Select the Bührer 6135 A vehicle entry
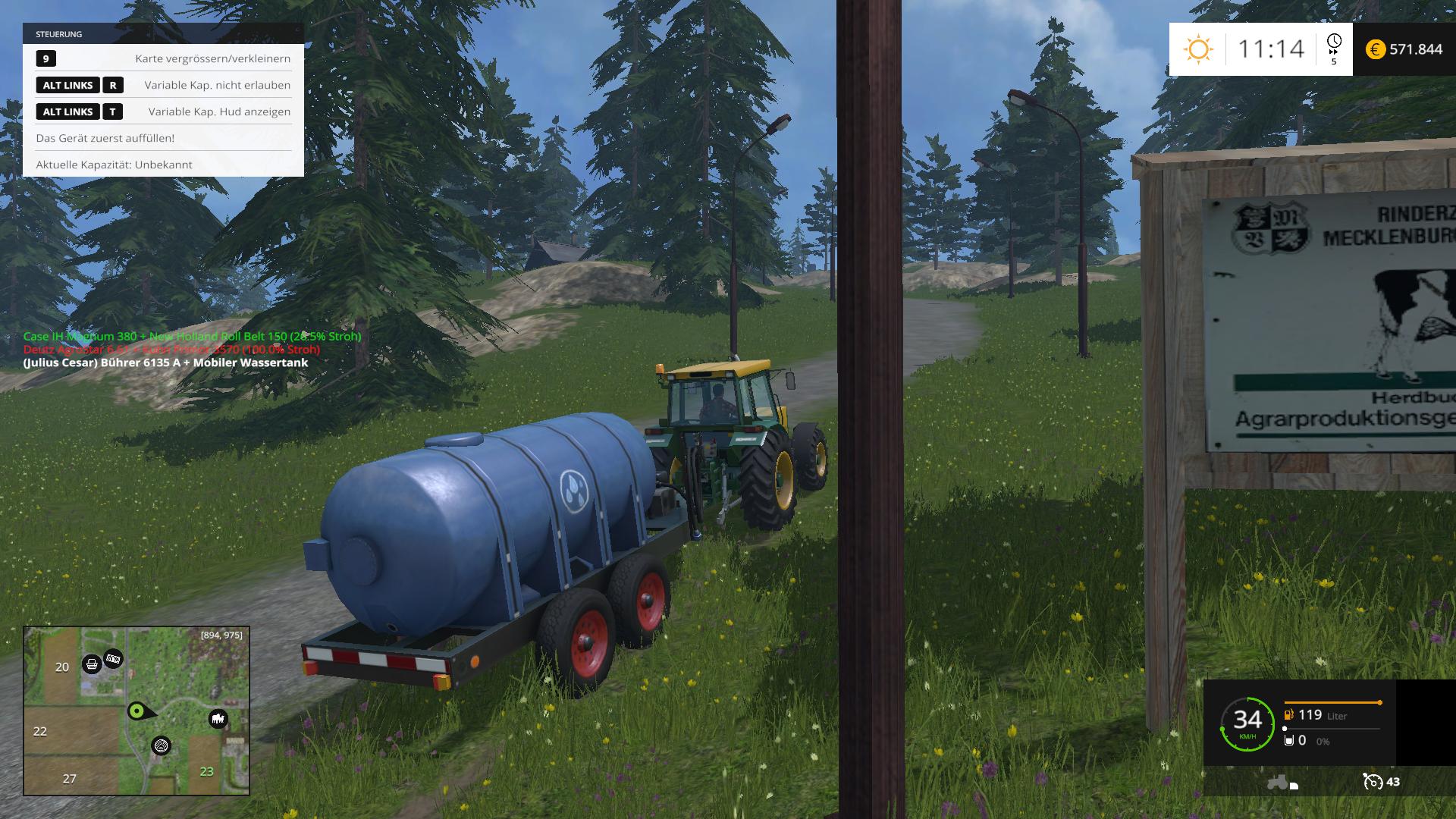 coord(165,362)
